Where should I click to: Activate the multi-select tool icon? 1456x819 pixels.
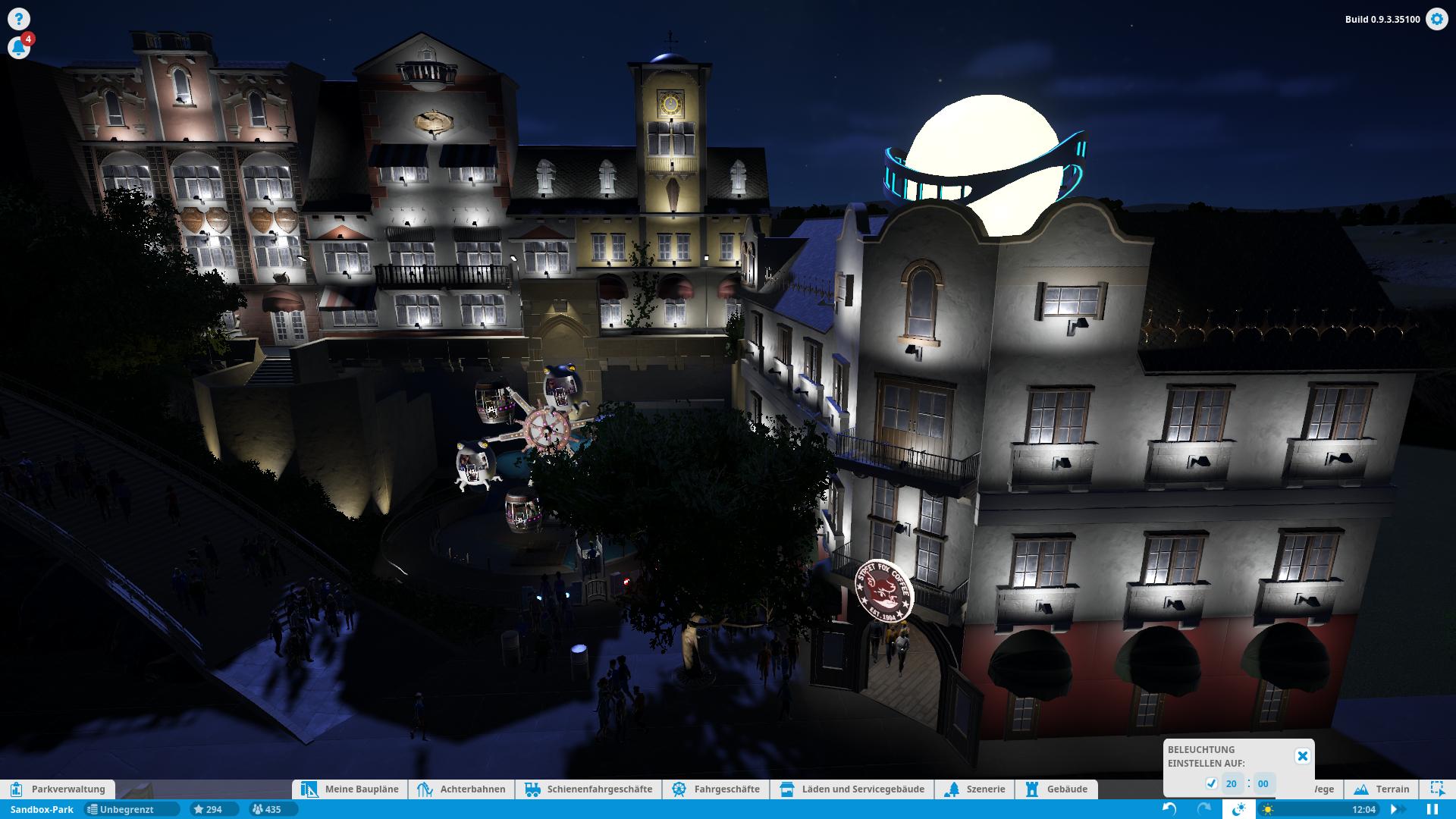(x=1437, y=789)
